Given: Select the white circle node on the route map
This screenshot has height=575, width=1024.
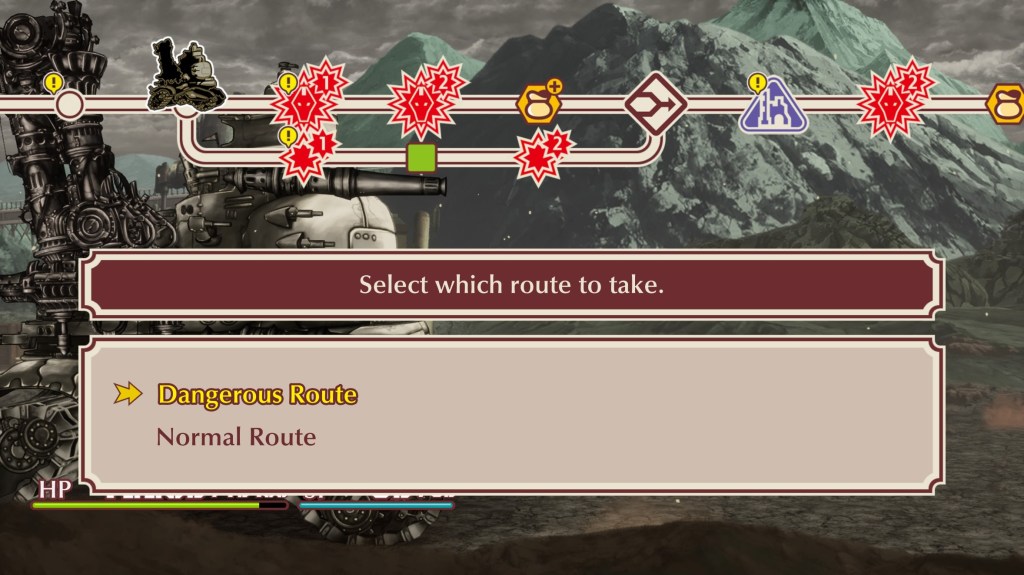Looking at the screenshot, I should 69,103.
